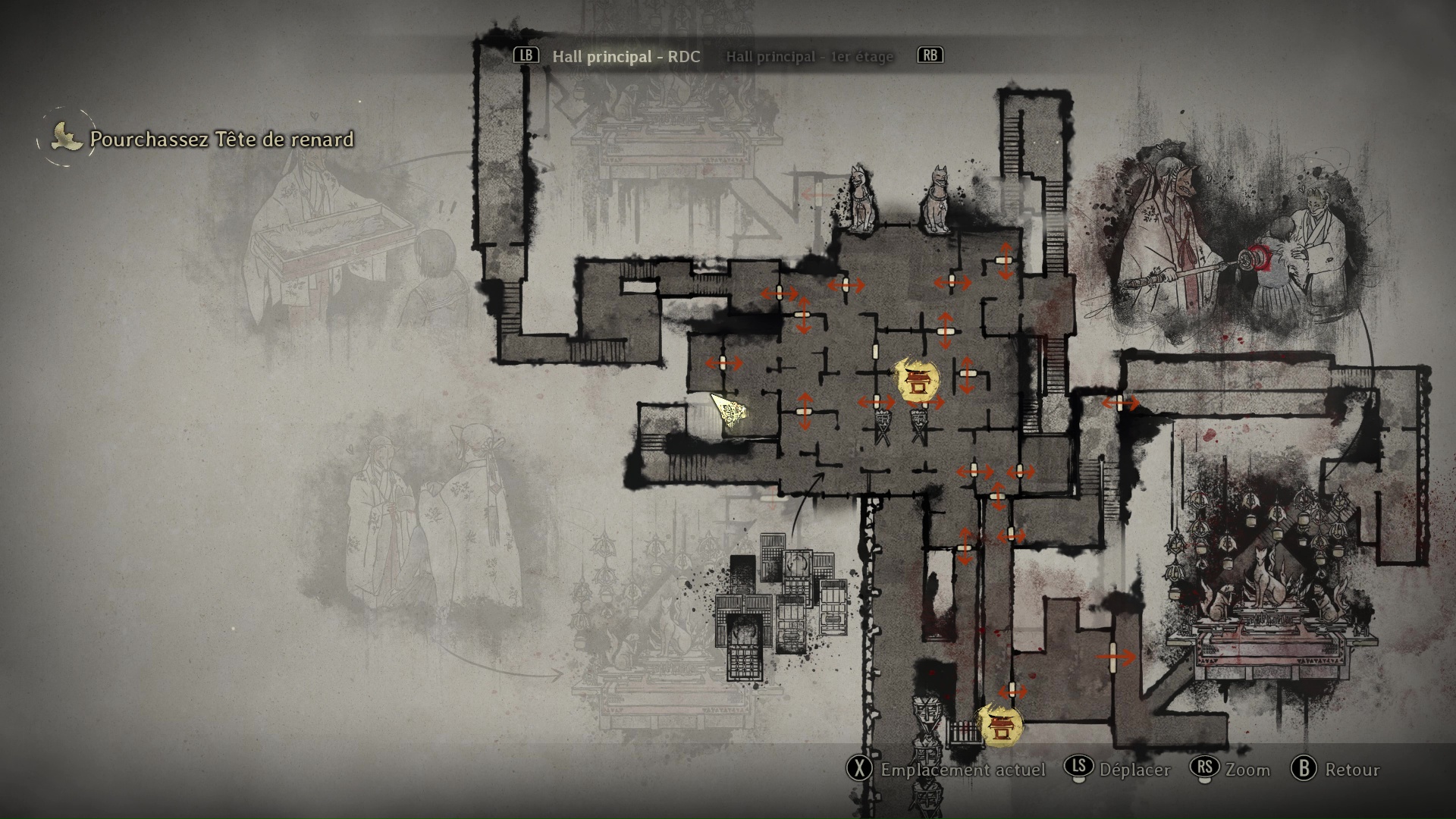Open the Hall principal - 1er étage tab

click(x=810, y=56)
